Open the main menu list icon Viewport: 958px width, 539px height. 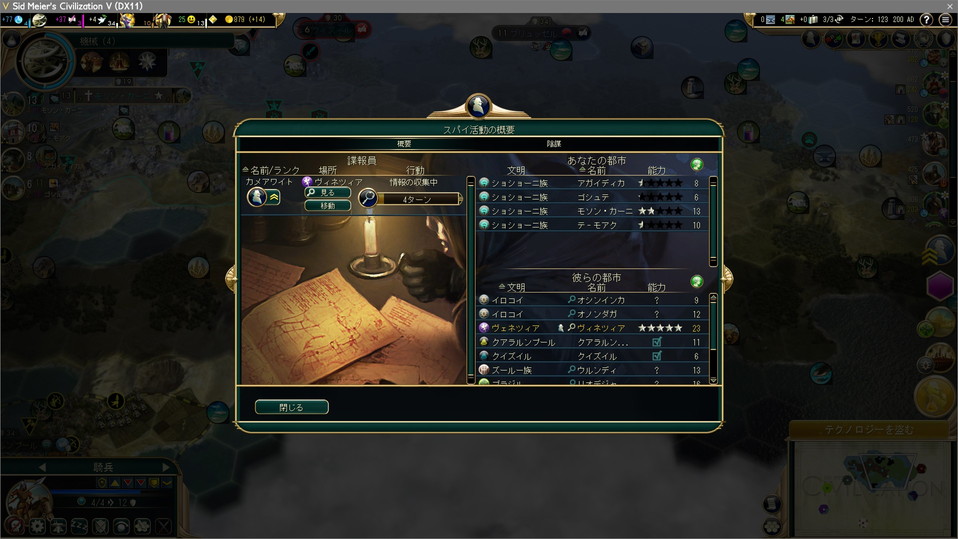point(945,20)
